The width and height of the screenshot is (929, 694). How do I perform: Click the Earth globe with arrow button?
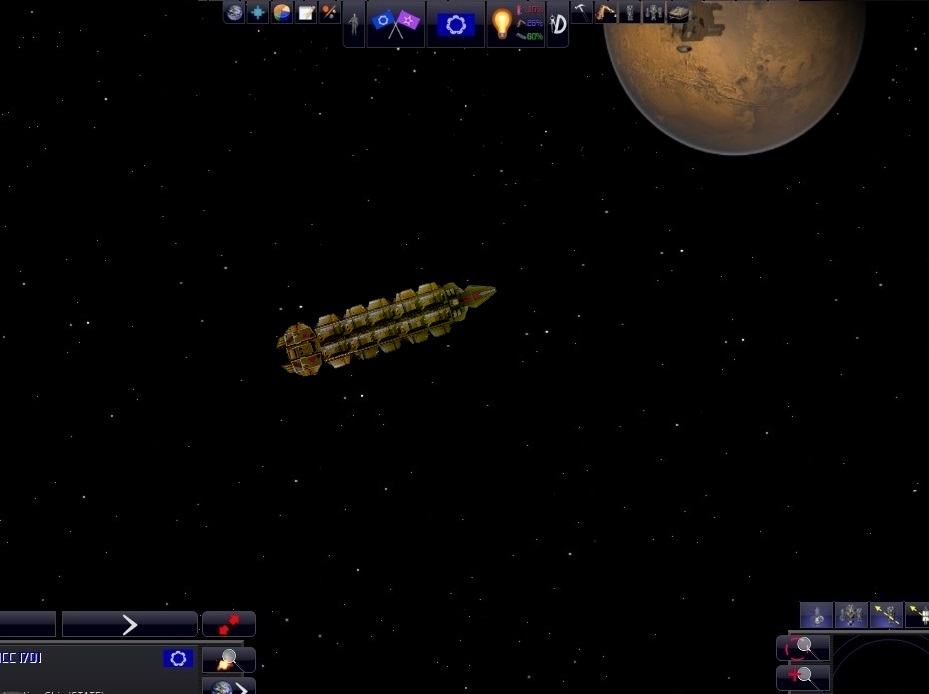tap(229, 687)
